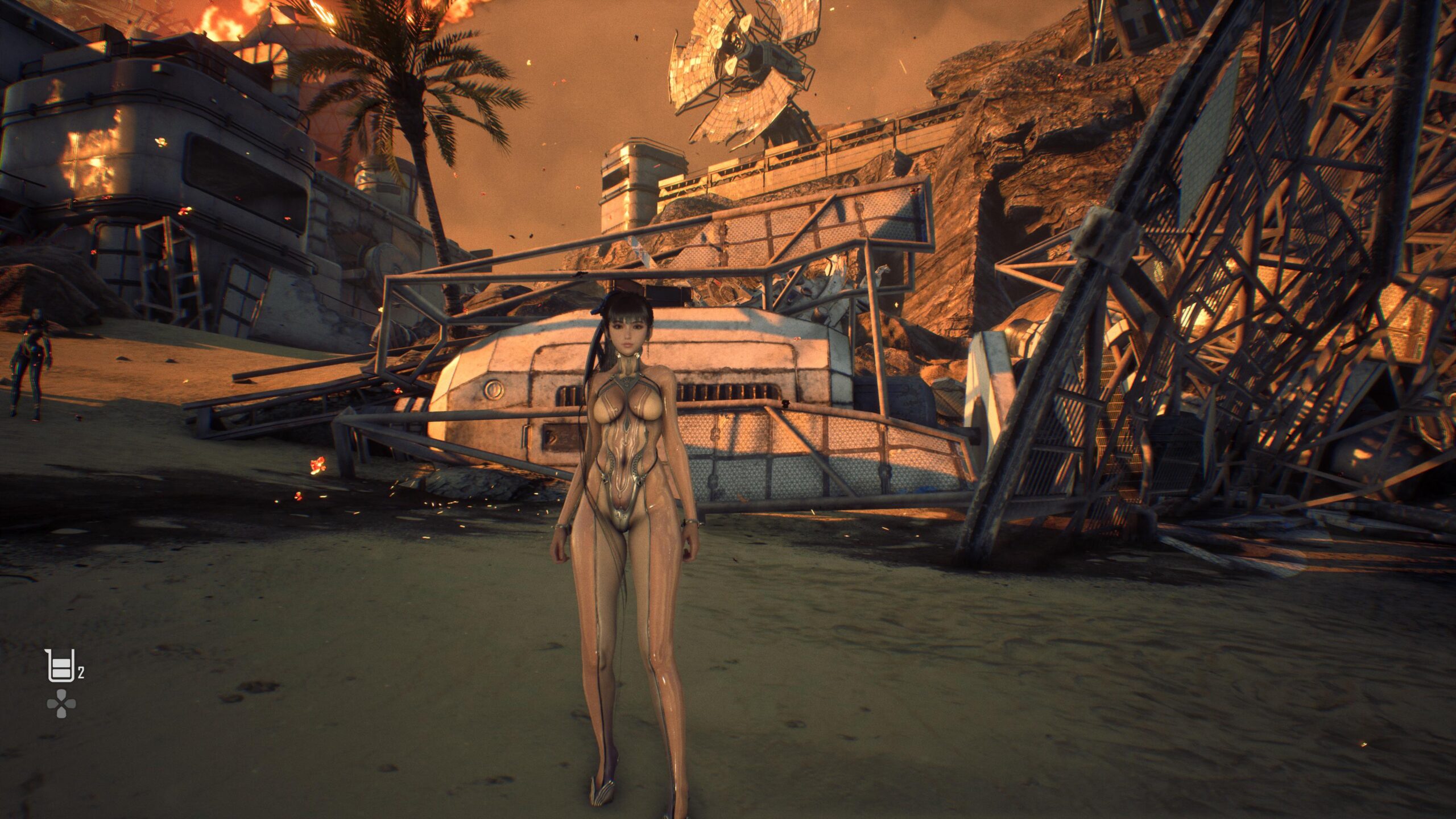This screenshot has width=1456, height=819.
Task: Click the top arrow of the D-pad icon
Action: pyautogui.click(x=61, y=695)
